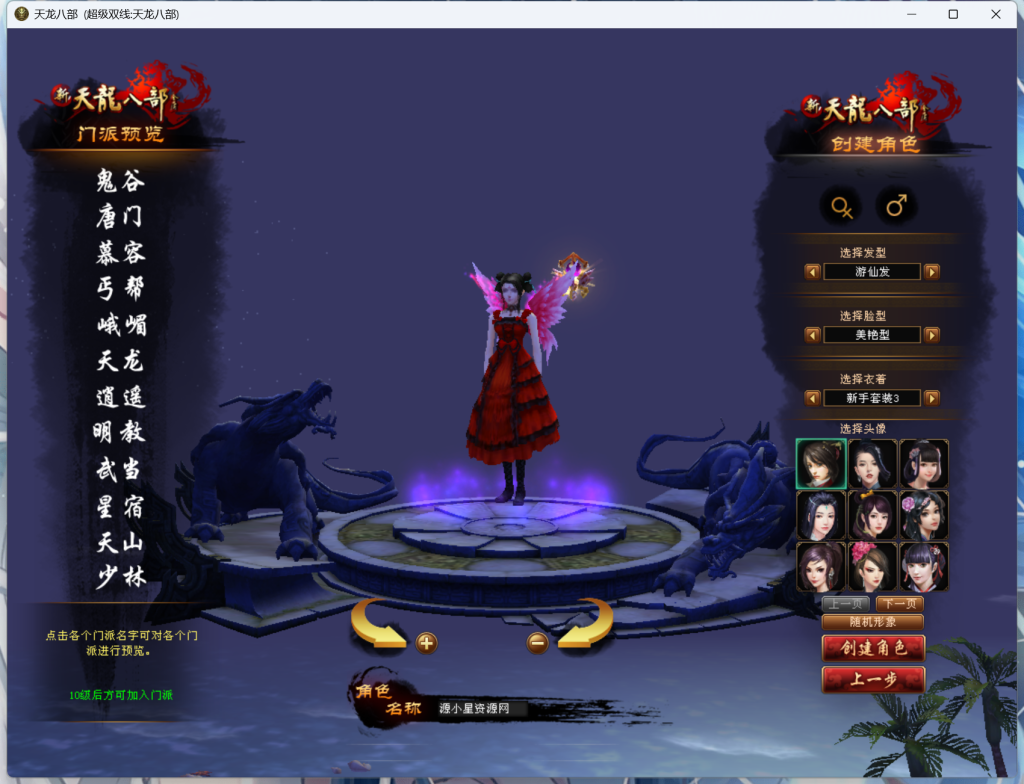
Task: Select the 峨嵋 sect preview
Action: 120,325
